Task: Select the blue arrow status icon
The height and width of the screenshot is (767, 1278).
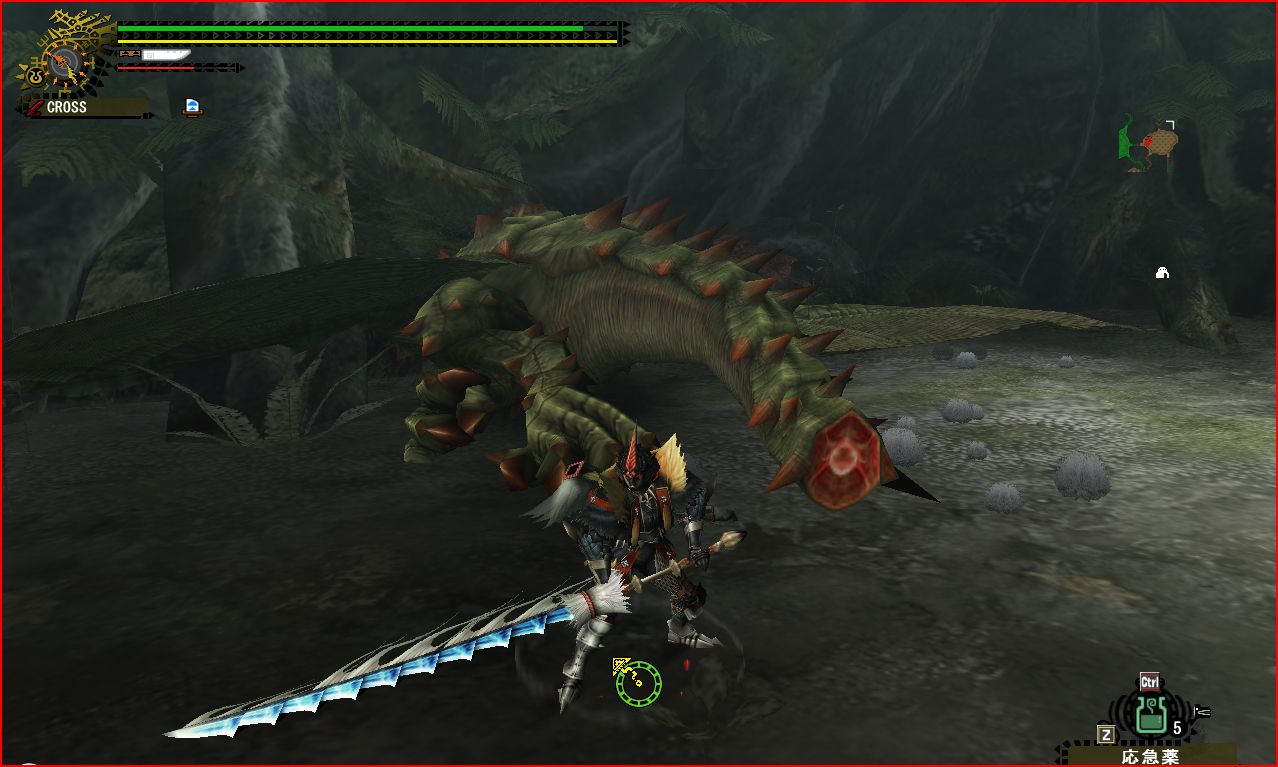Action: [x=192, y=107]
